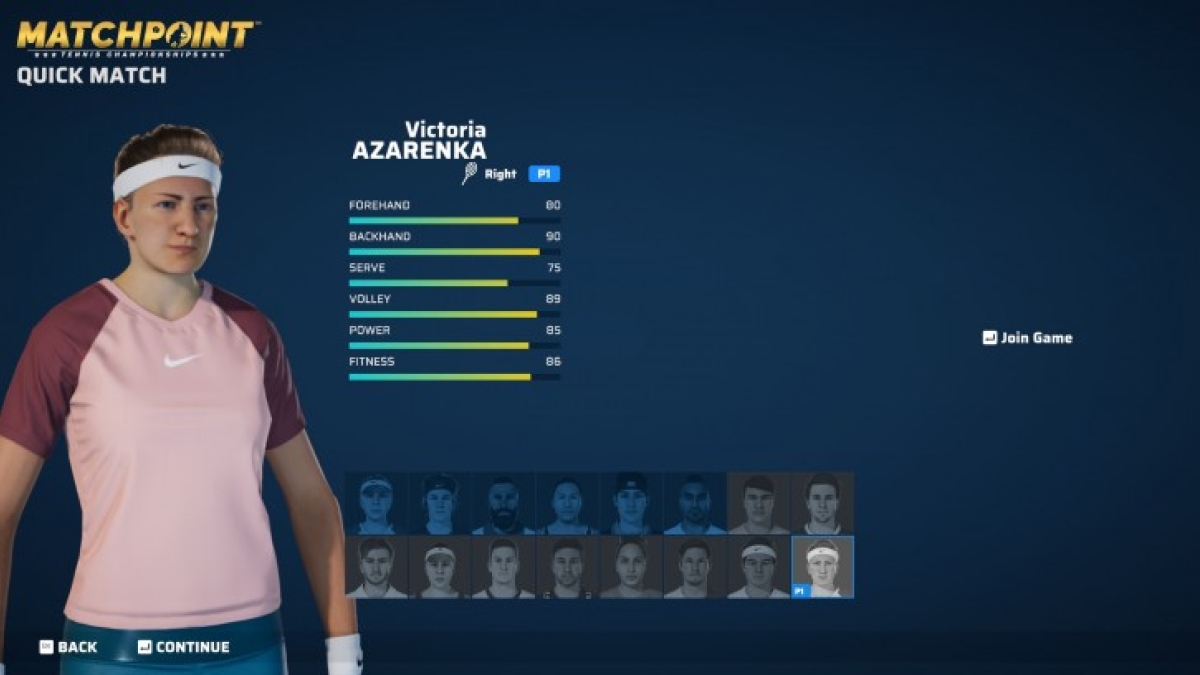Choose the white-headband portrait without the P1 tag
This screenshot has height=675, width=1200.
pos(758,567)
